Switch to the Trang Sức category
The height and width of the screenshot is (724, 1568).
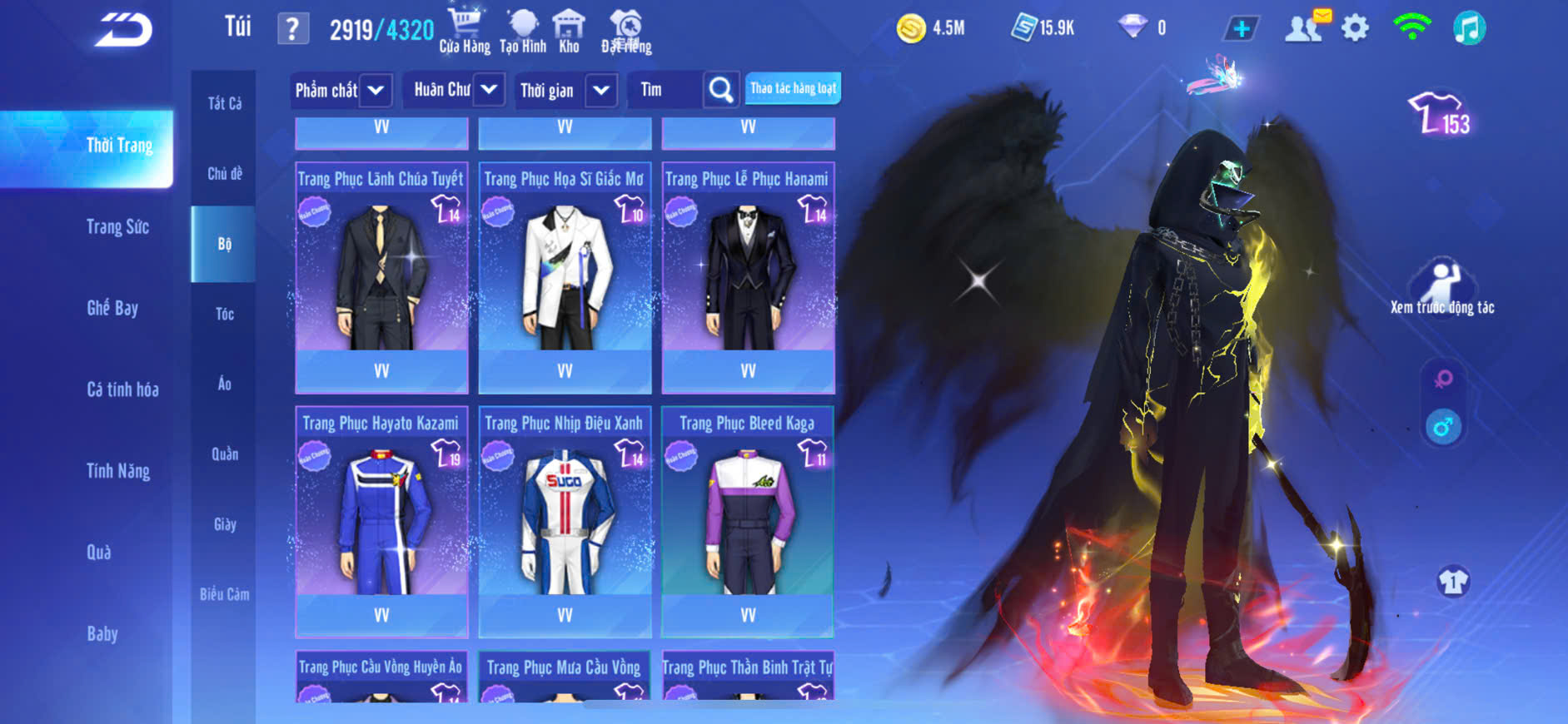117,226
